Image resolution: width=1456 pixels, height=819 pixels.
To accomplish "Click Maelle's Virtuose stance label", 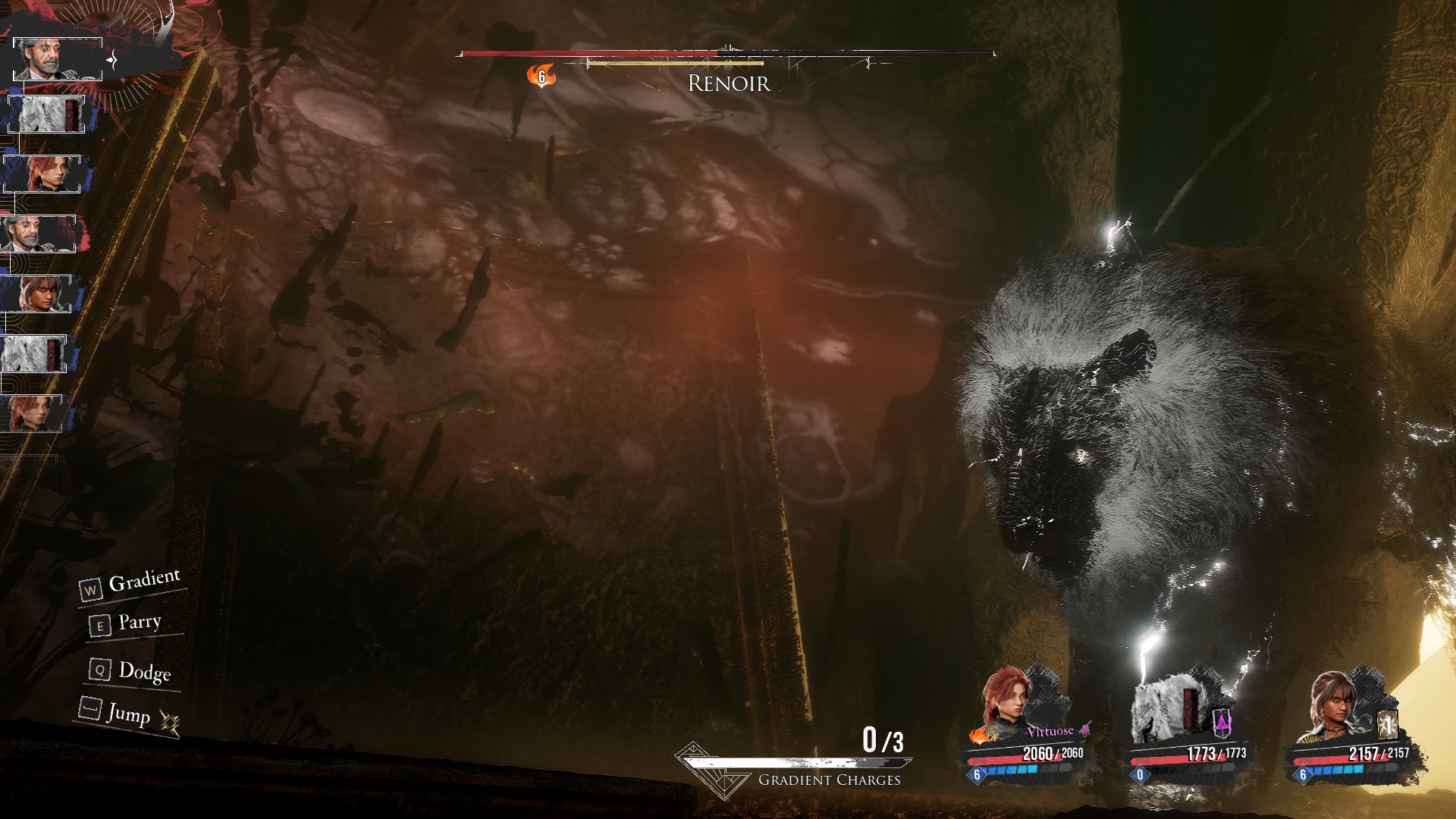I will point(1050,731).
